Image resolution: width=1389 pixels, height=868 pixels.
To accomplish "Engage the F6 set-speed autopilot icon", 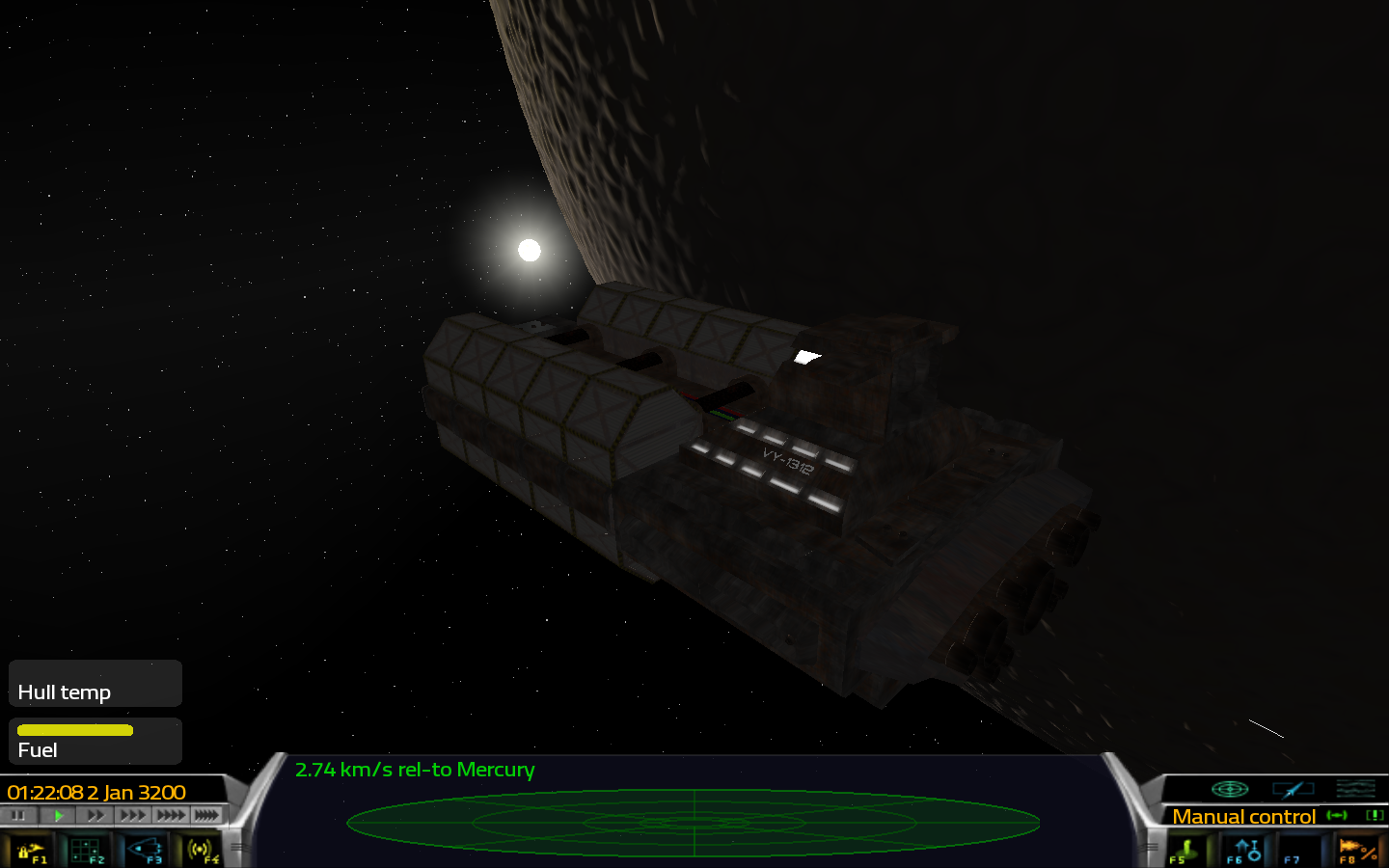I will (x=1245, y=851).
